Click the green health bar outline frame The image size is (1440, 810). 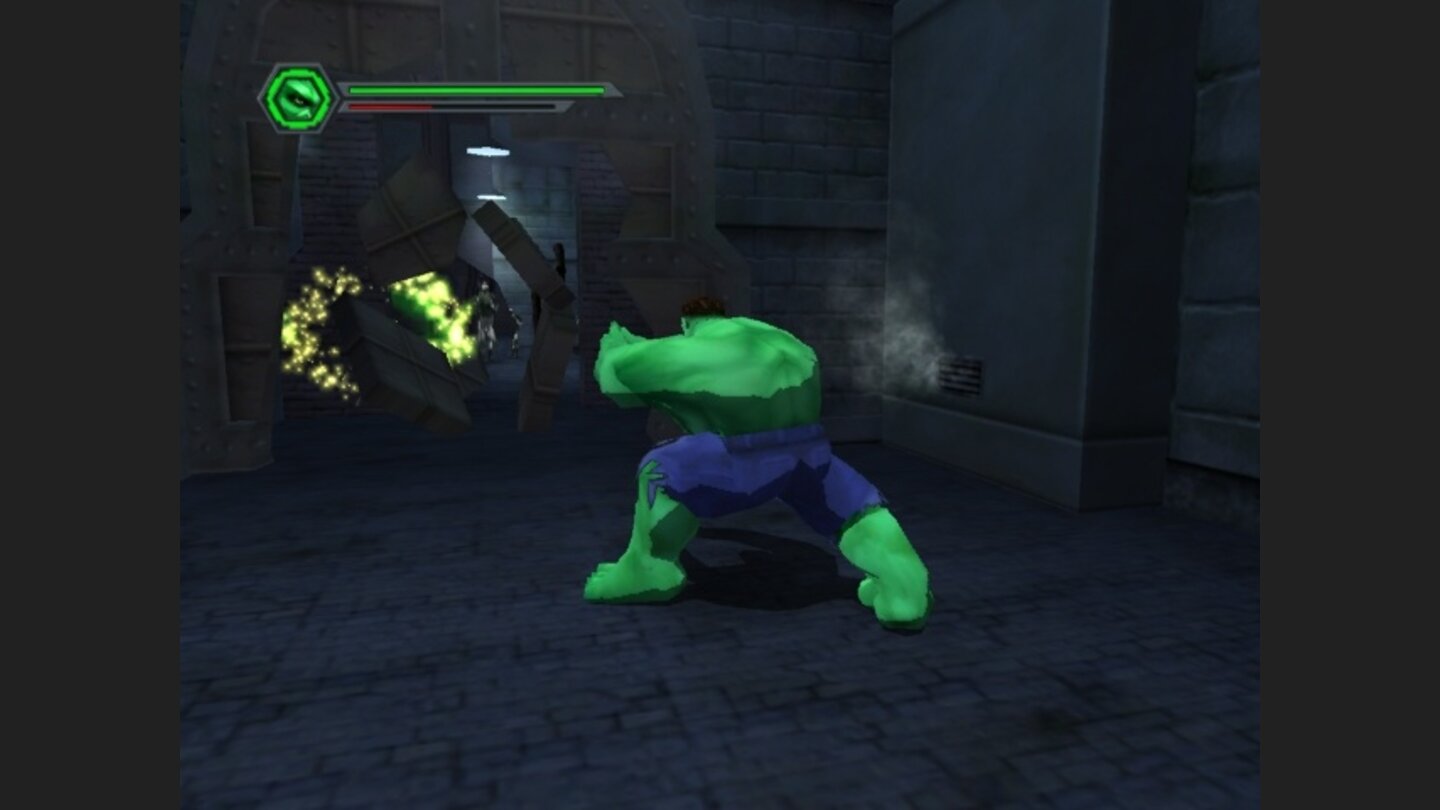475,90
